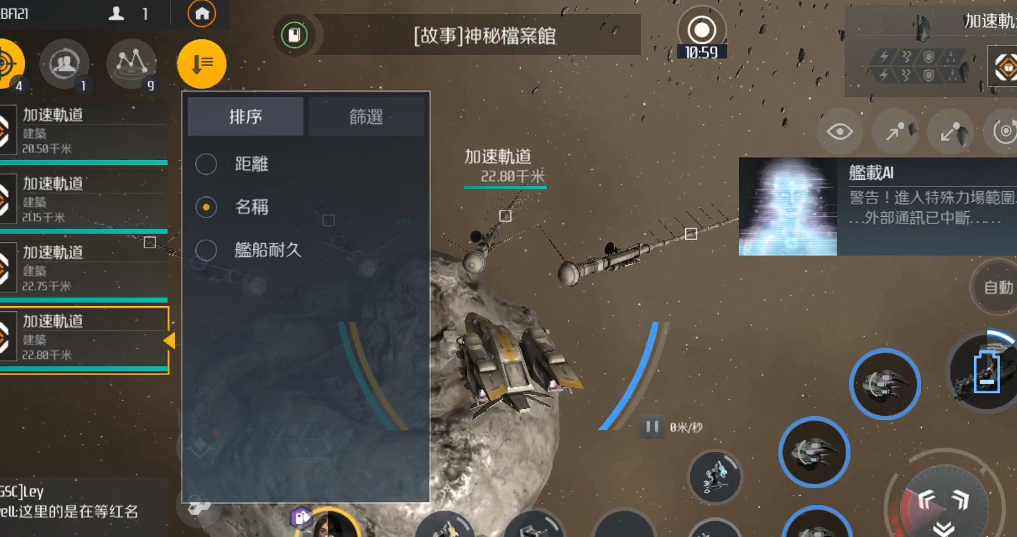This screenshot has width=1017, height=537.
Task: Open the network nodes overview icon
Action: [x=131, y=63]
